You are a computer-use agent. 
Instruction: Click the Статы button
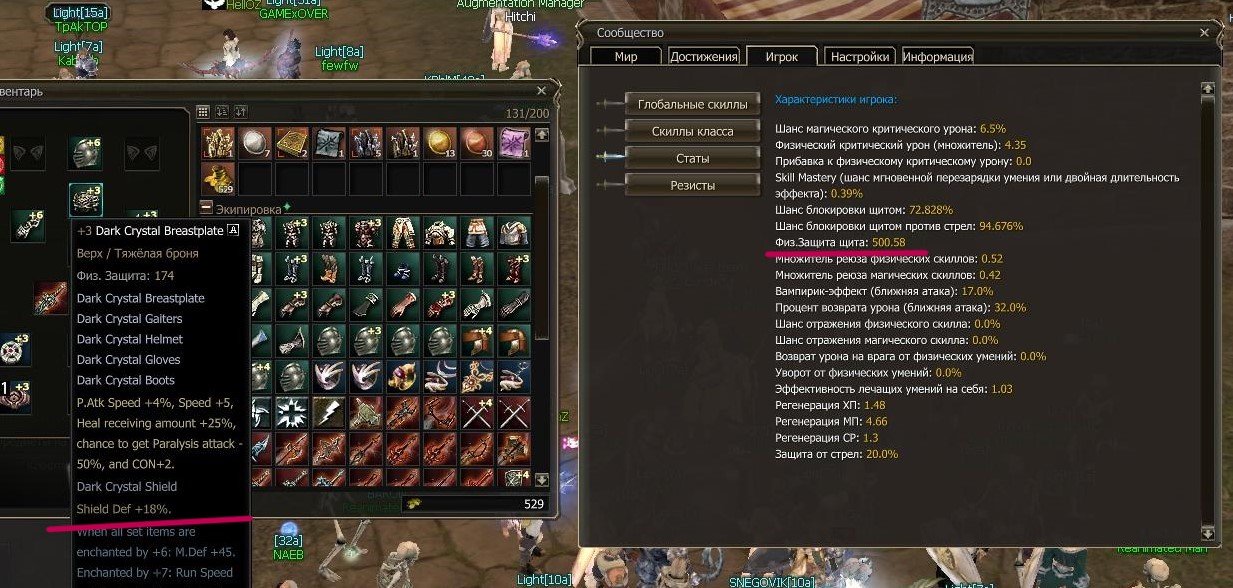pos(692,158)
